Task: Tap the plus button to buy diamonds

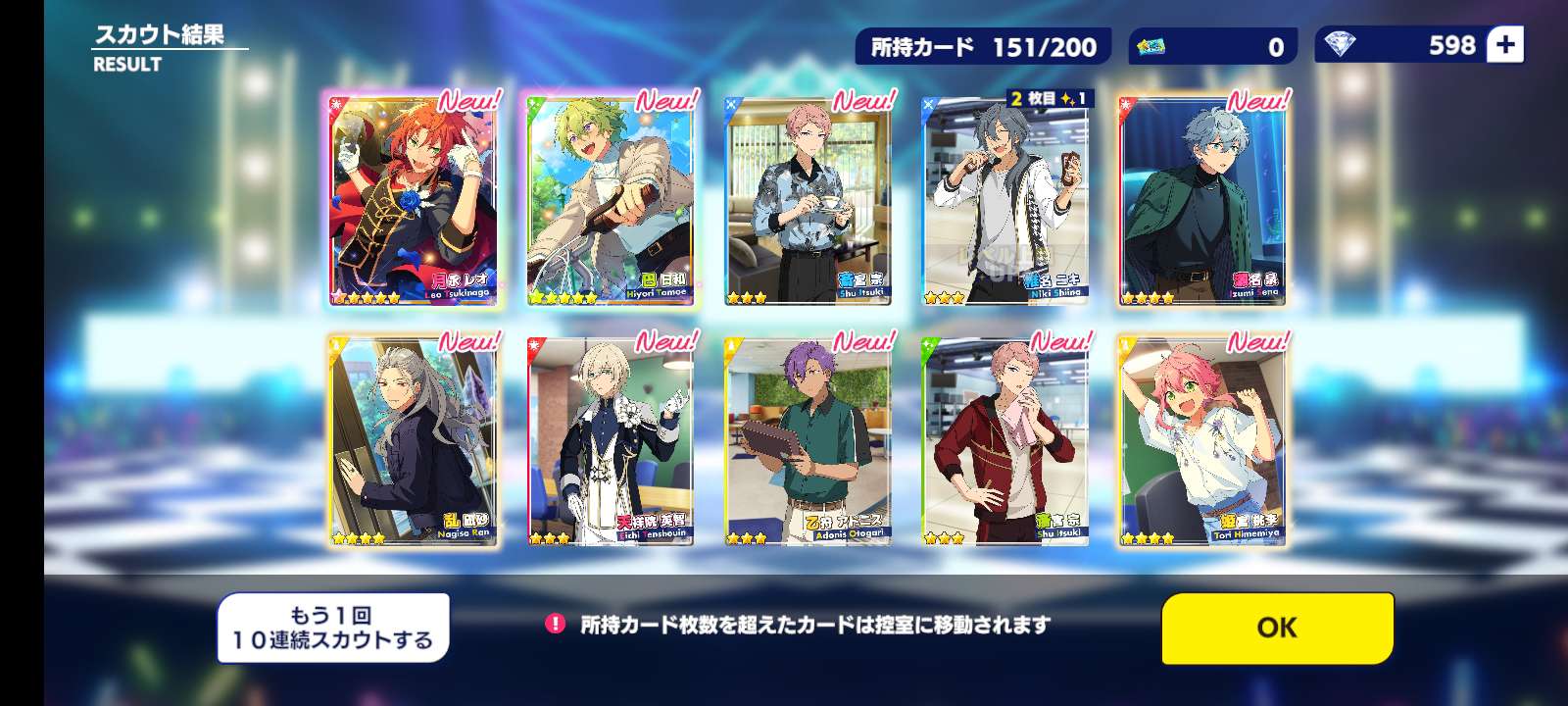Action: [x=1504, y=45]
